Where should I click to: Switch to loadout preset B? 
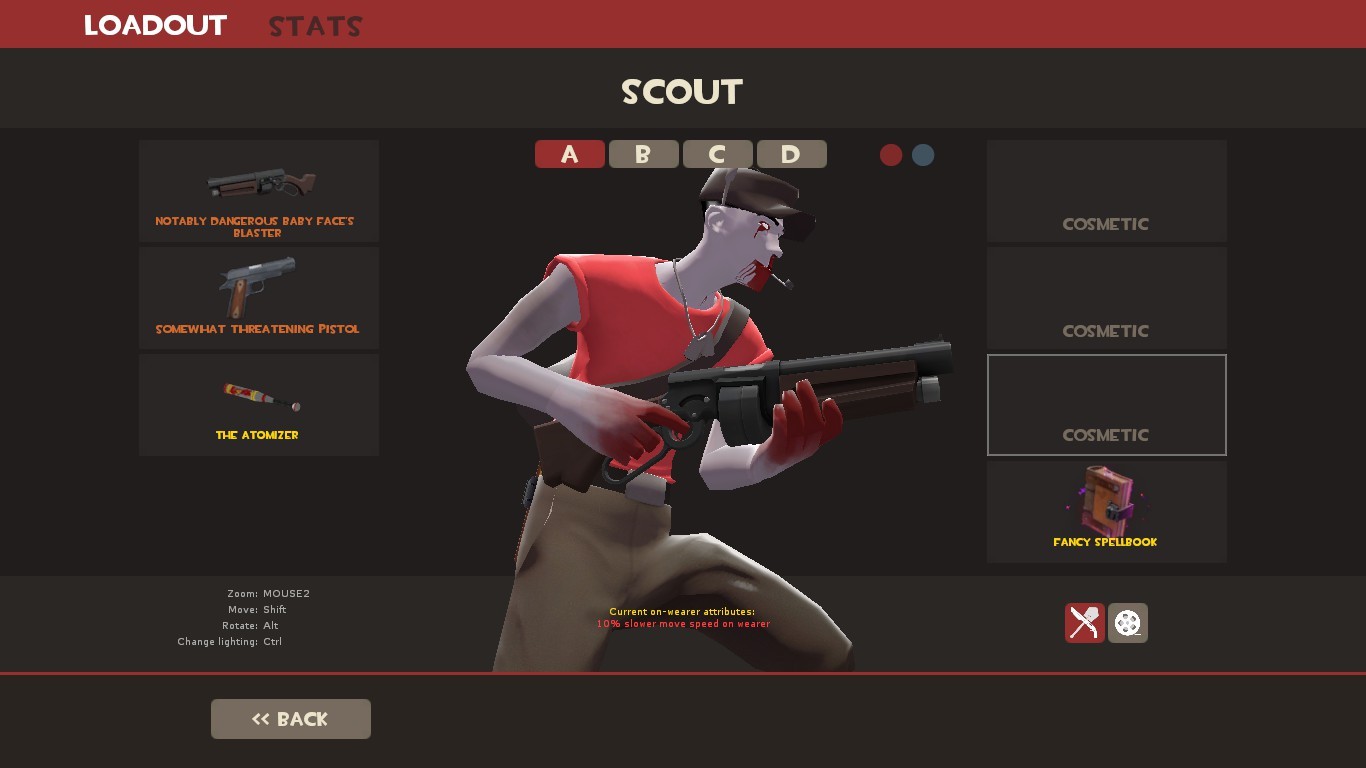(x=643, y=154)
